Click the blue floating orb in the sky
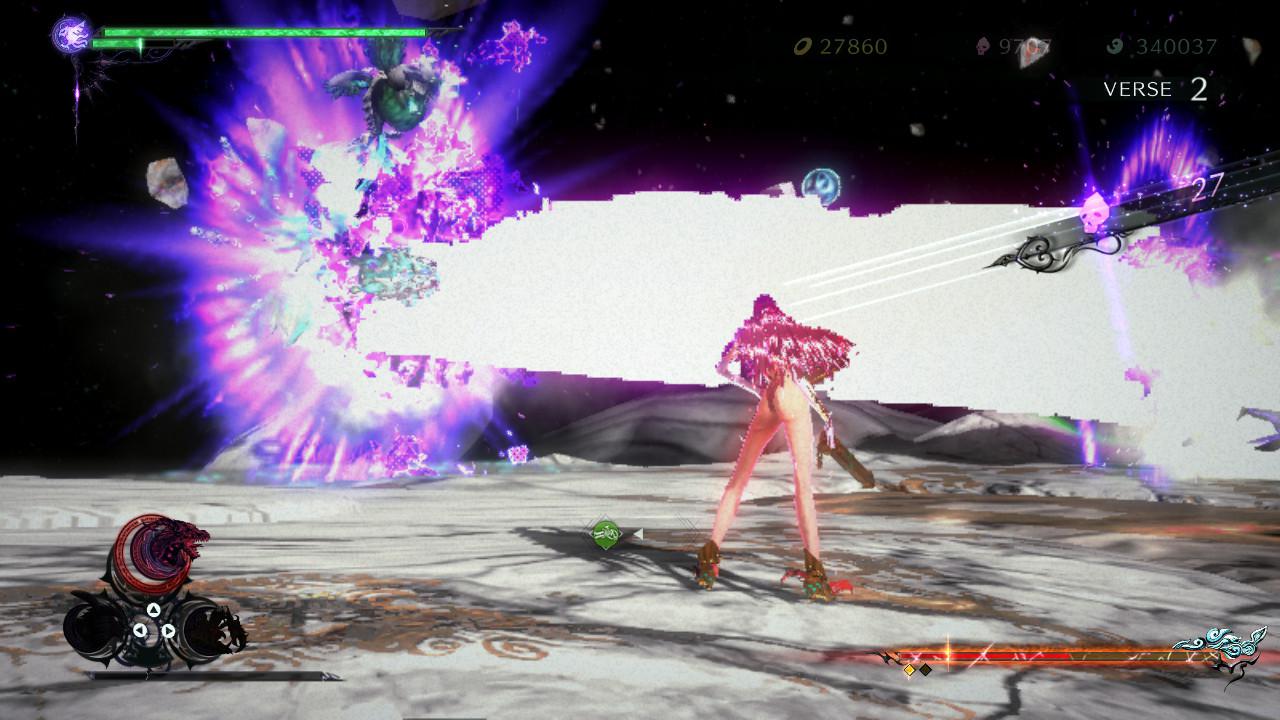This screenshot has height=720, width=1280. (x=822, y=185)
